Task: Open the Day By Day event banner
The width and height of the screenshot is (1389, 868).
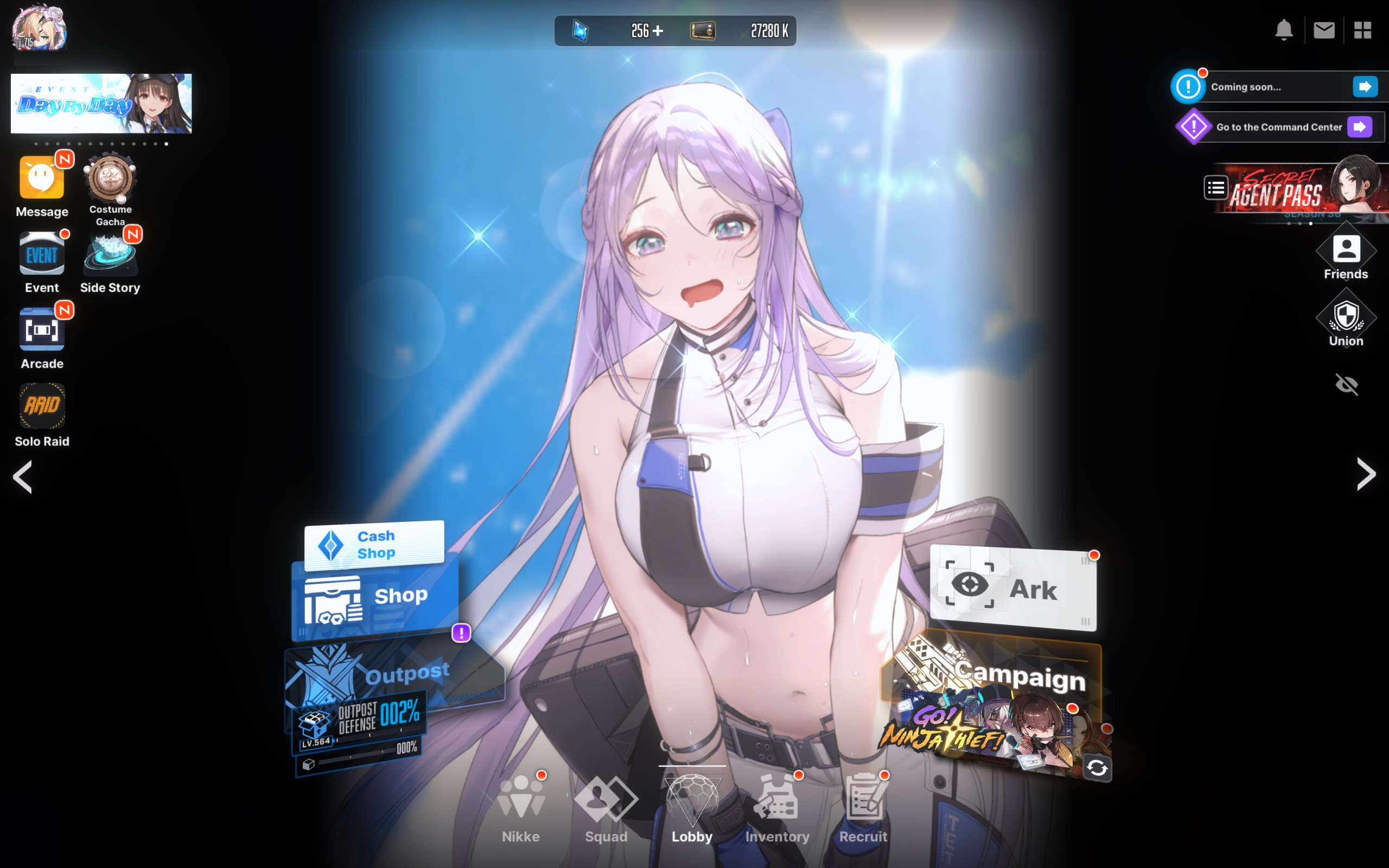Action: (x=101, y=103)
